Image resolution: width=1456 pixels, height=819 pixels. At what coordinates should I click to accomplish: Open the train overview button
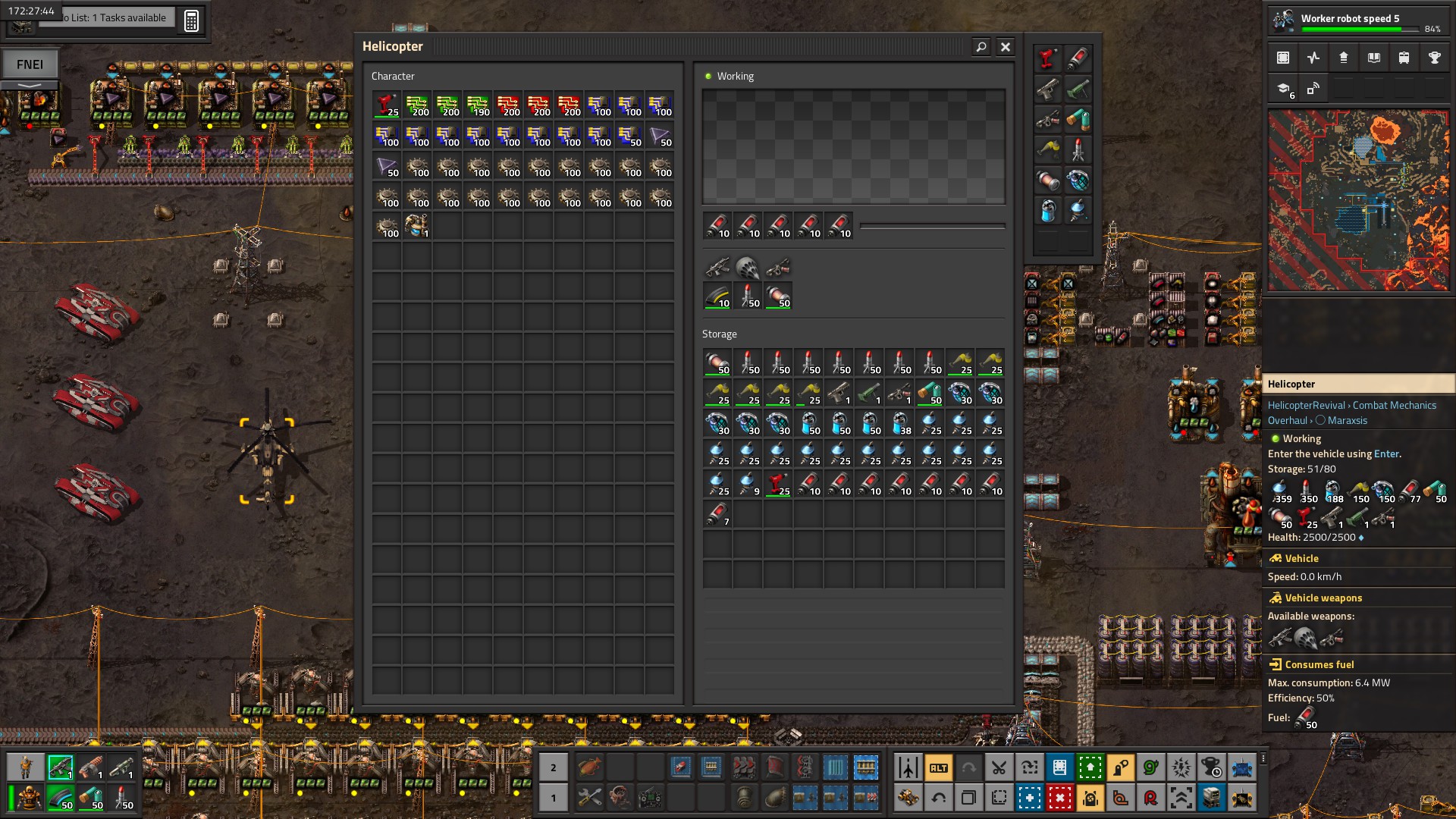1404,58
